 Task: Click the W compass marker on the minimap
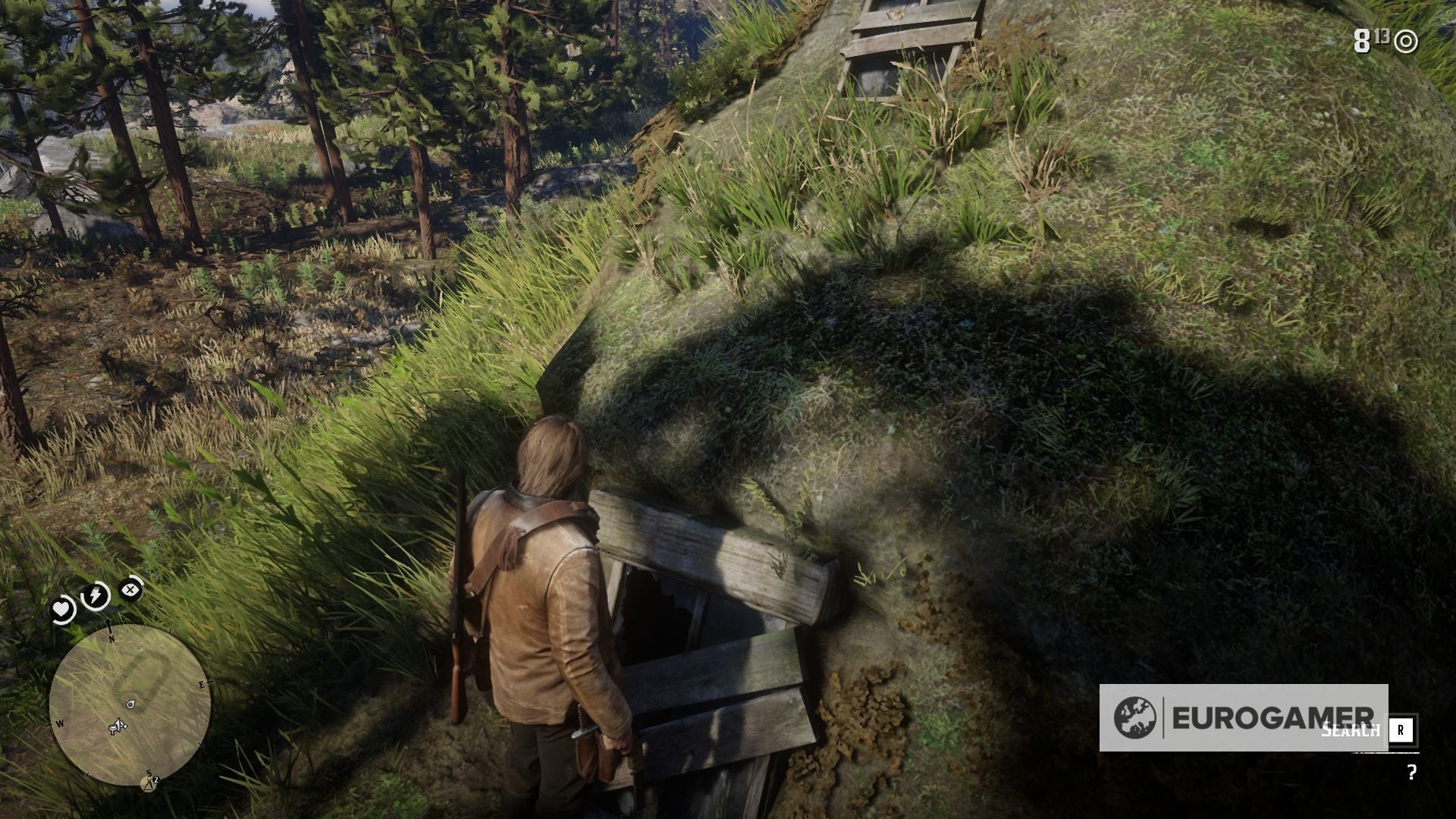[x=60, y=723]
